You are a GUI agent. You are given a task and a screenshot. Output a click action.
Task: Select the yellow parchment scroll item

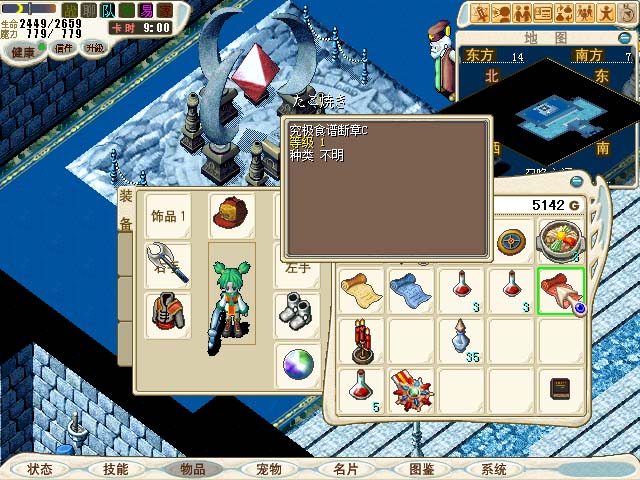point(361,289)
